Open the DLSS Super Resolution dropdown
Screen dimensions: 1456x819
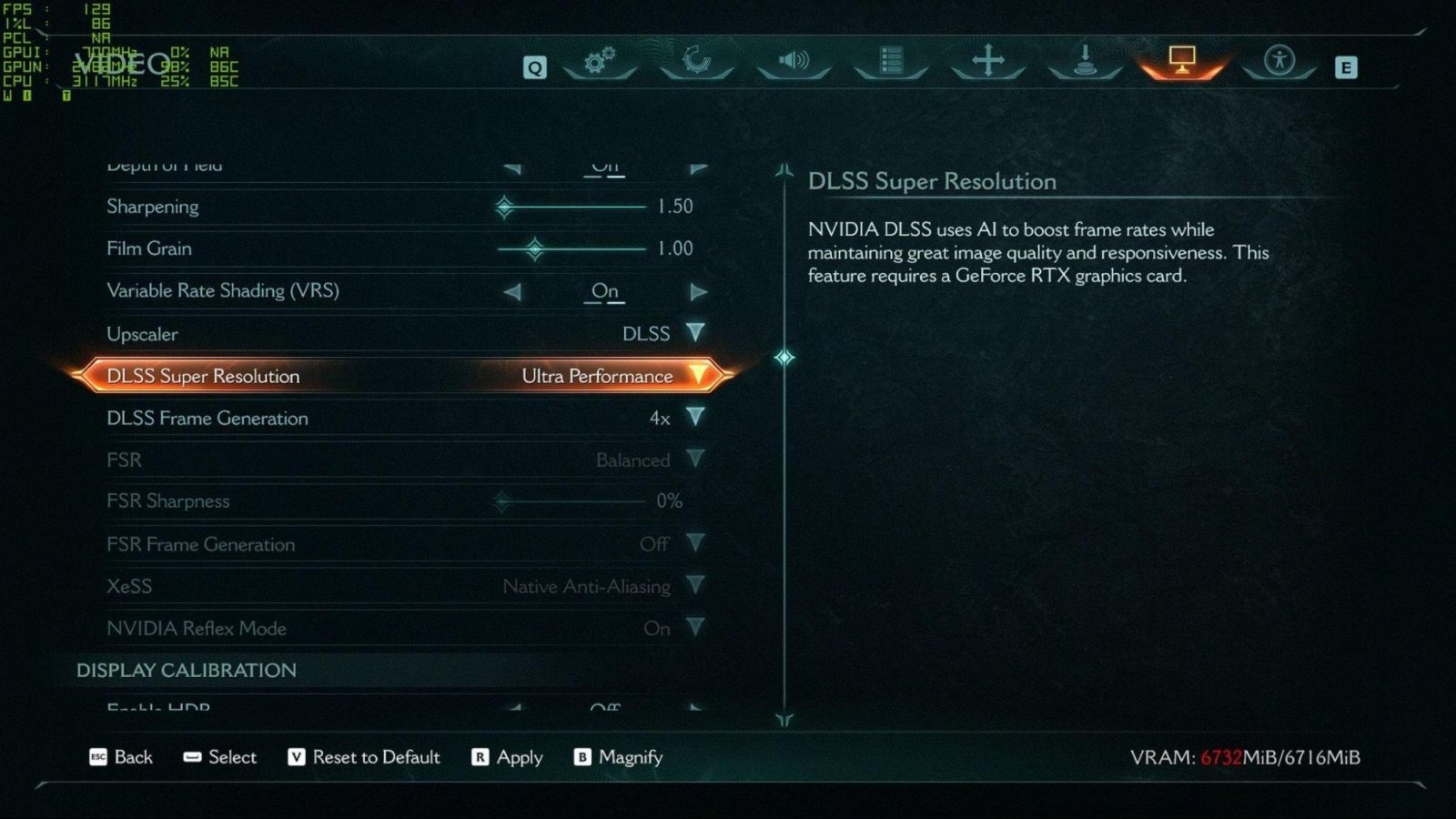click(698, 375)
